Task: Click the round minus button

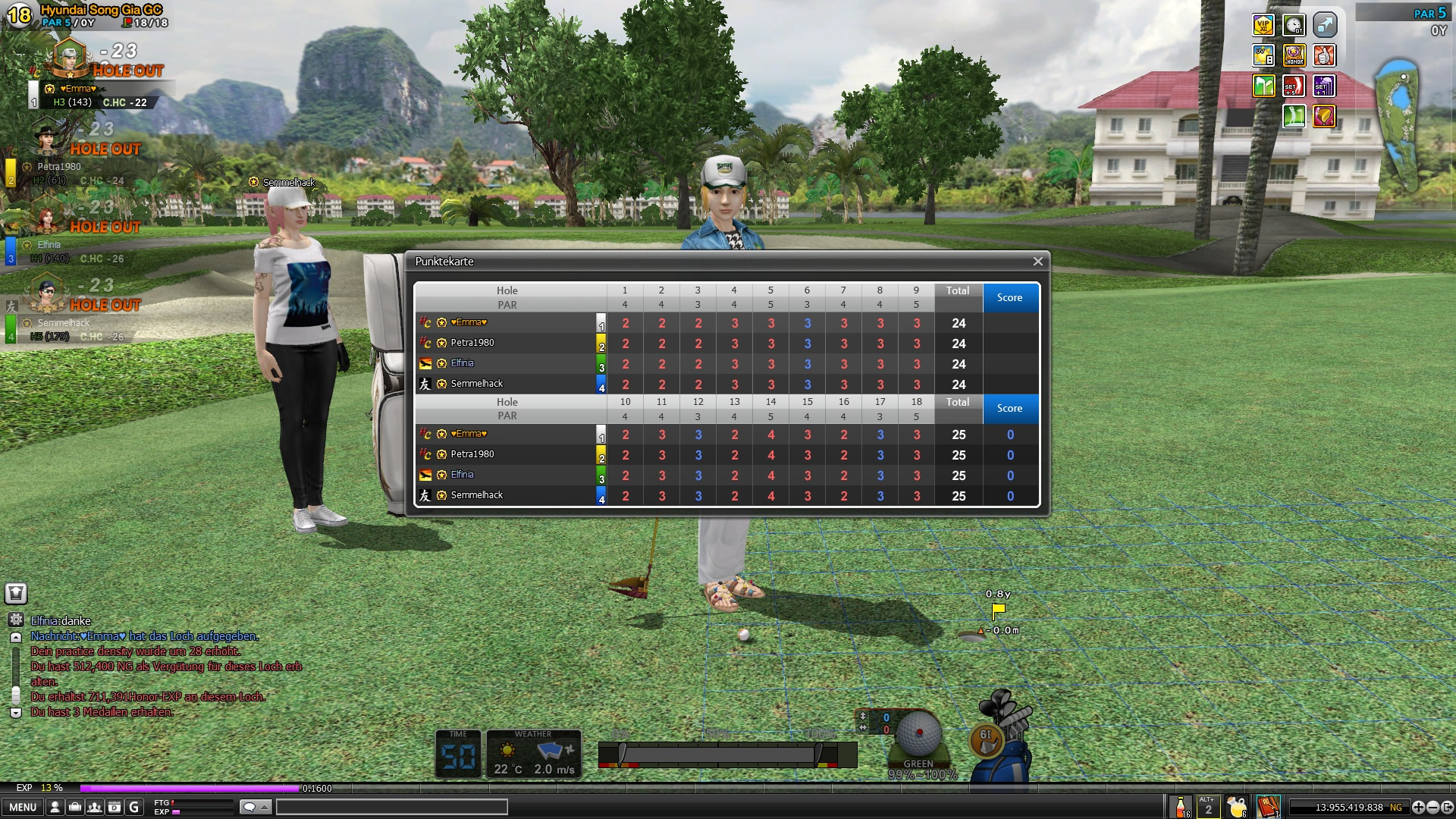Action: [x=1433, y=808]
